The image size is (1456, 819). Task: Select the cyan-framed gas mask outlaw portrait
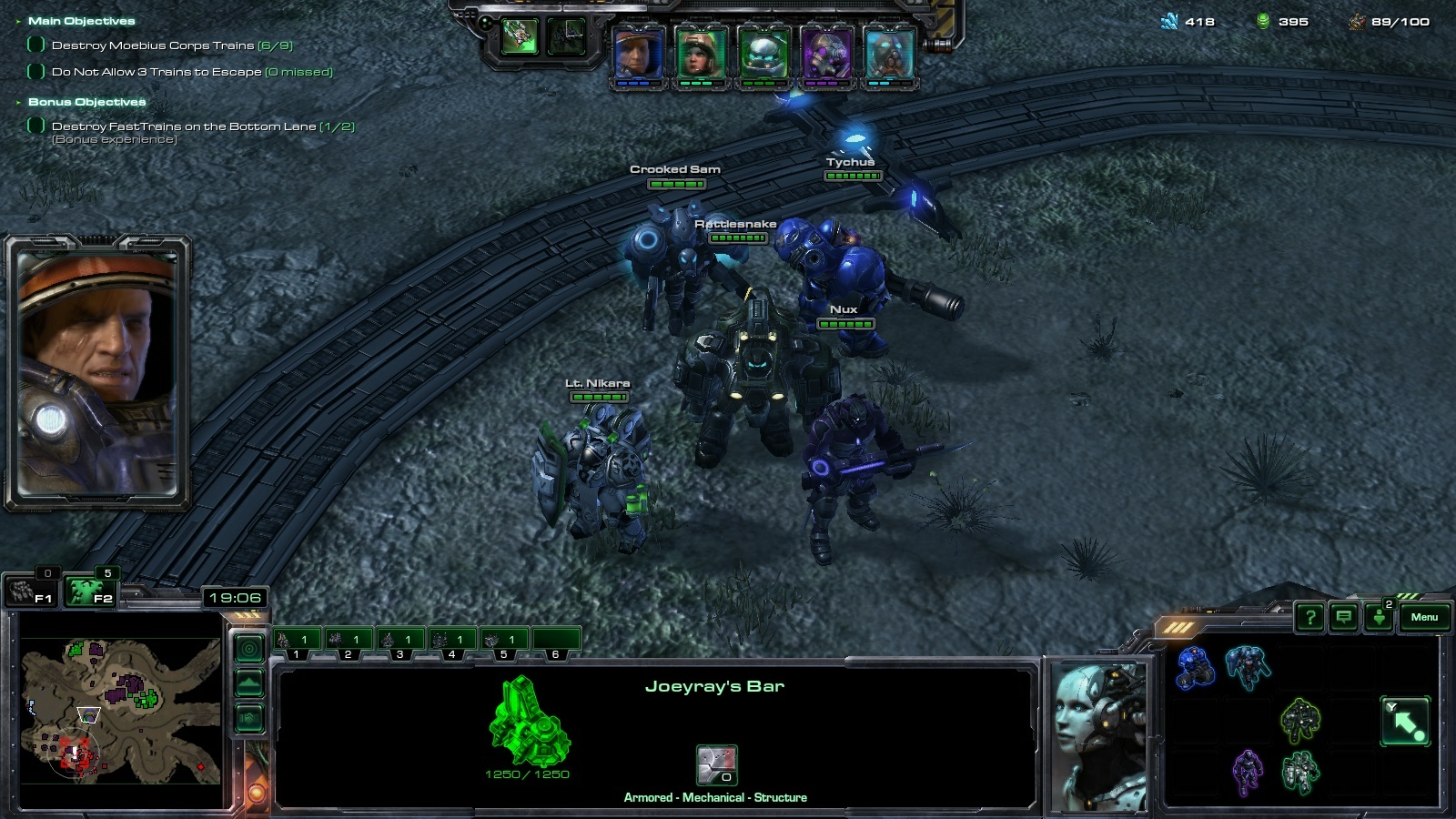coord(888,53)
